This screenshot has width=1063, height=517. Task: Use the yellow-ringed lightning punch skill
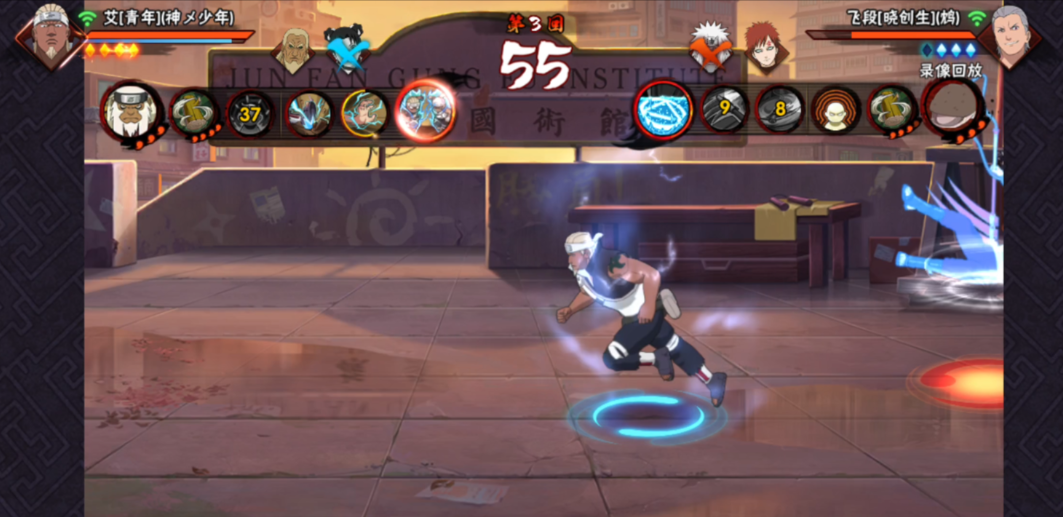364,113
